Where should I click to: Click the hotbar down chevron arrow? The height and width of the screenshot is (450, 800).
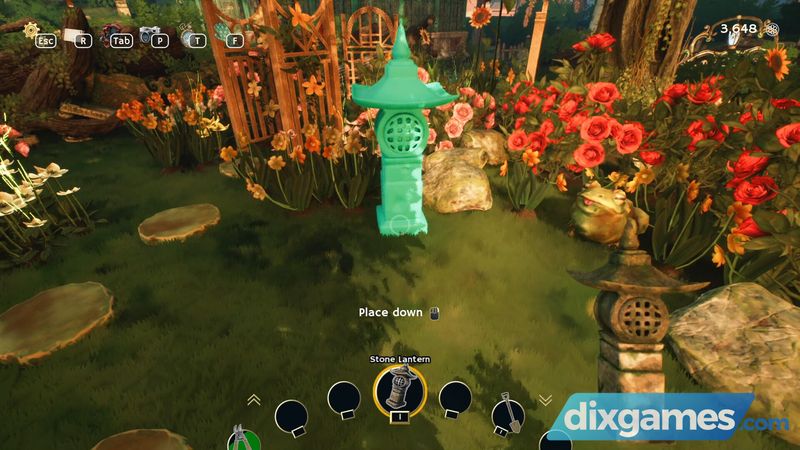(545, 399)
